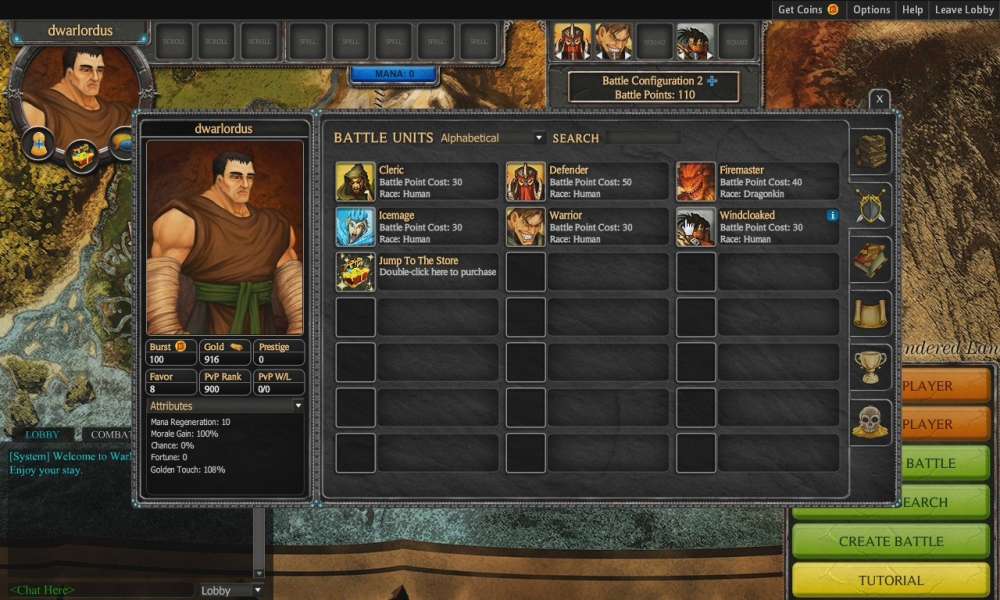1000x600 pixels.
Task: Start the Tutorial
Action: pyautogui.click(x=891, y=580)
